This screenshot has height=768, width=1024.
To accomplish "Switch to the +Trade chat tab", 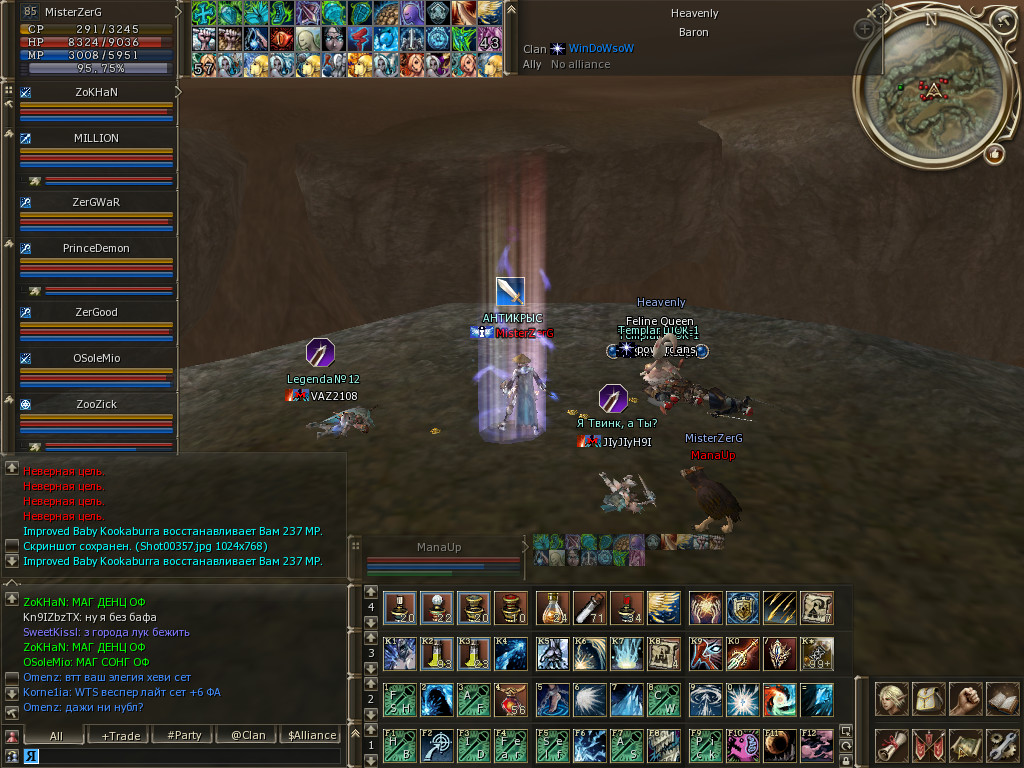I will coord(121,735).
